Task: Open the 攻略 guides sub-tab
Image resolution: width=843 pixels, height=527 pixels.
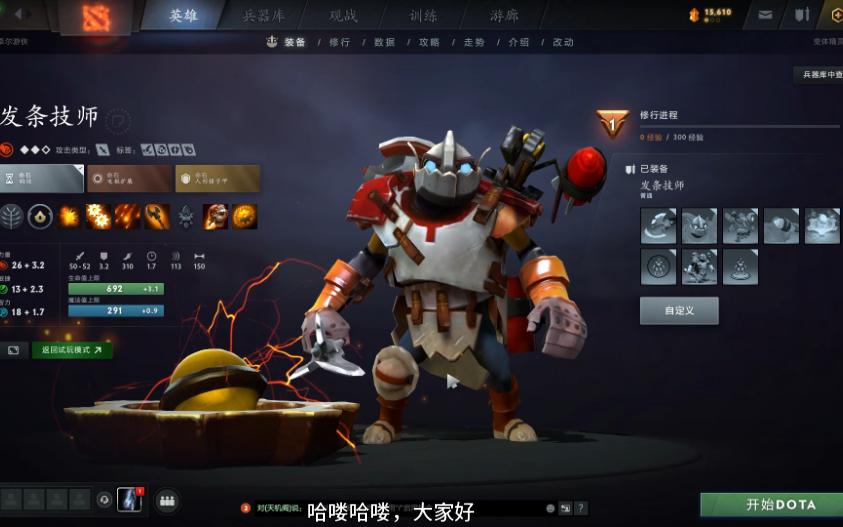Action: click(429, 43)
